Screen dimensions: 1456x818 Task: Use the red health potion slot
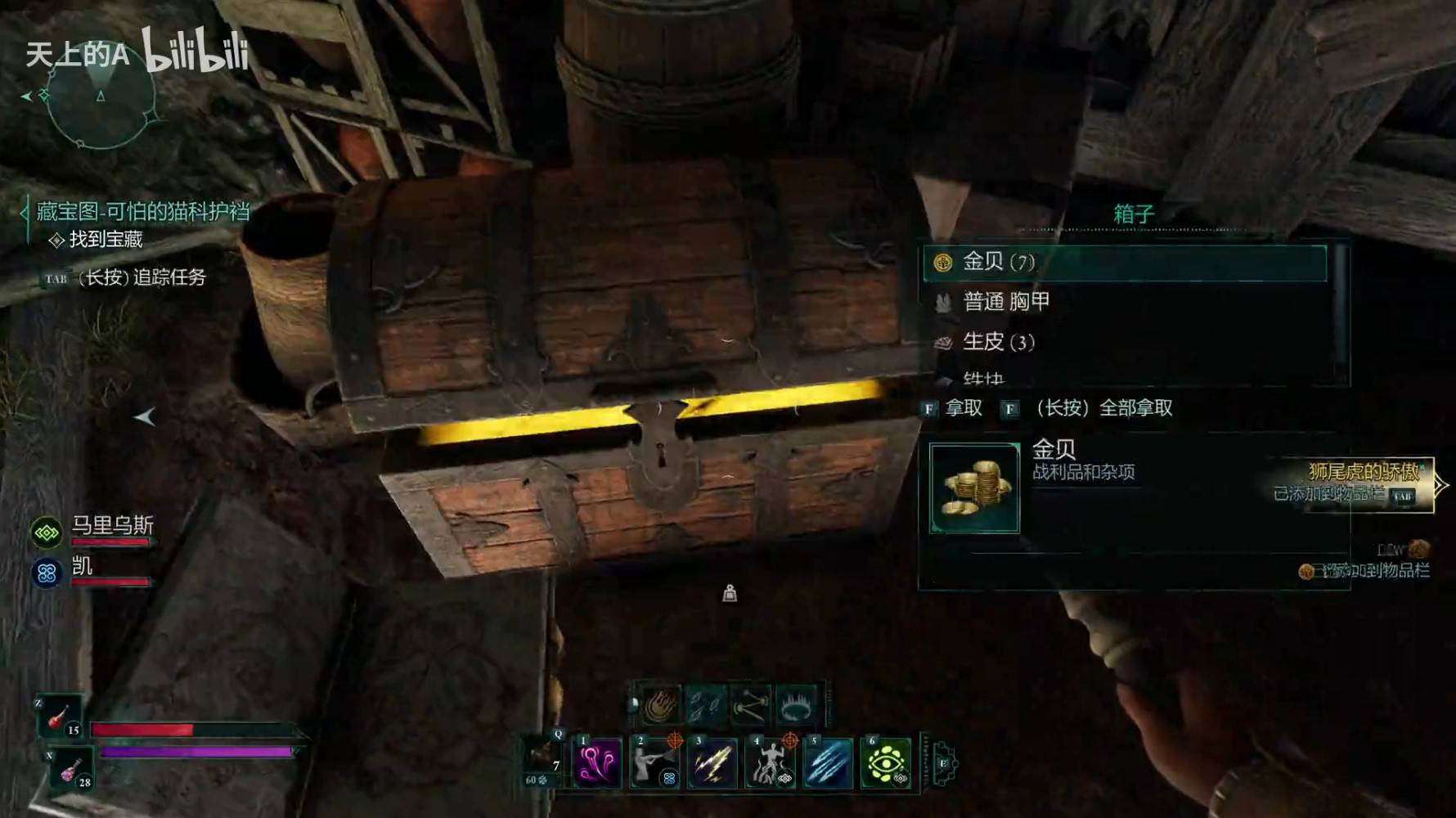click(59, 717)
